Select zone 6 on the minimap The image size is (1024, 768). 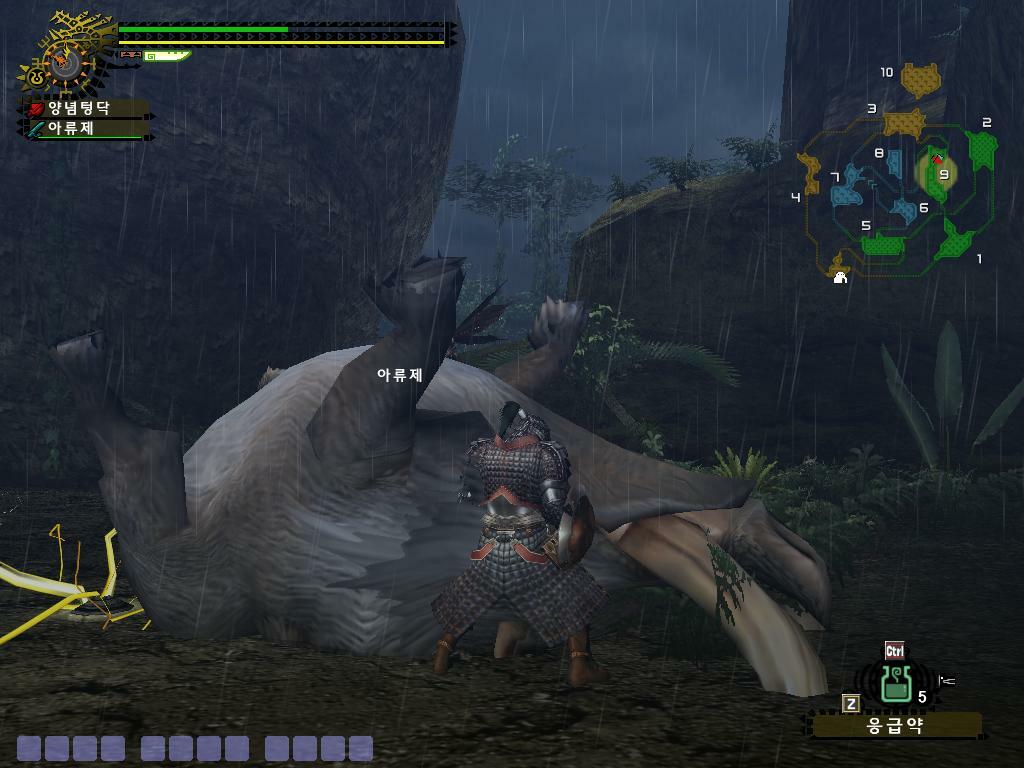coord(904,210)
